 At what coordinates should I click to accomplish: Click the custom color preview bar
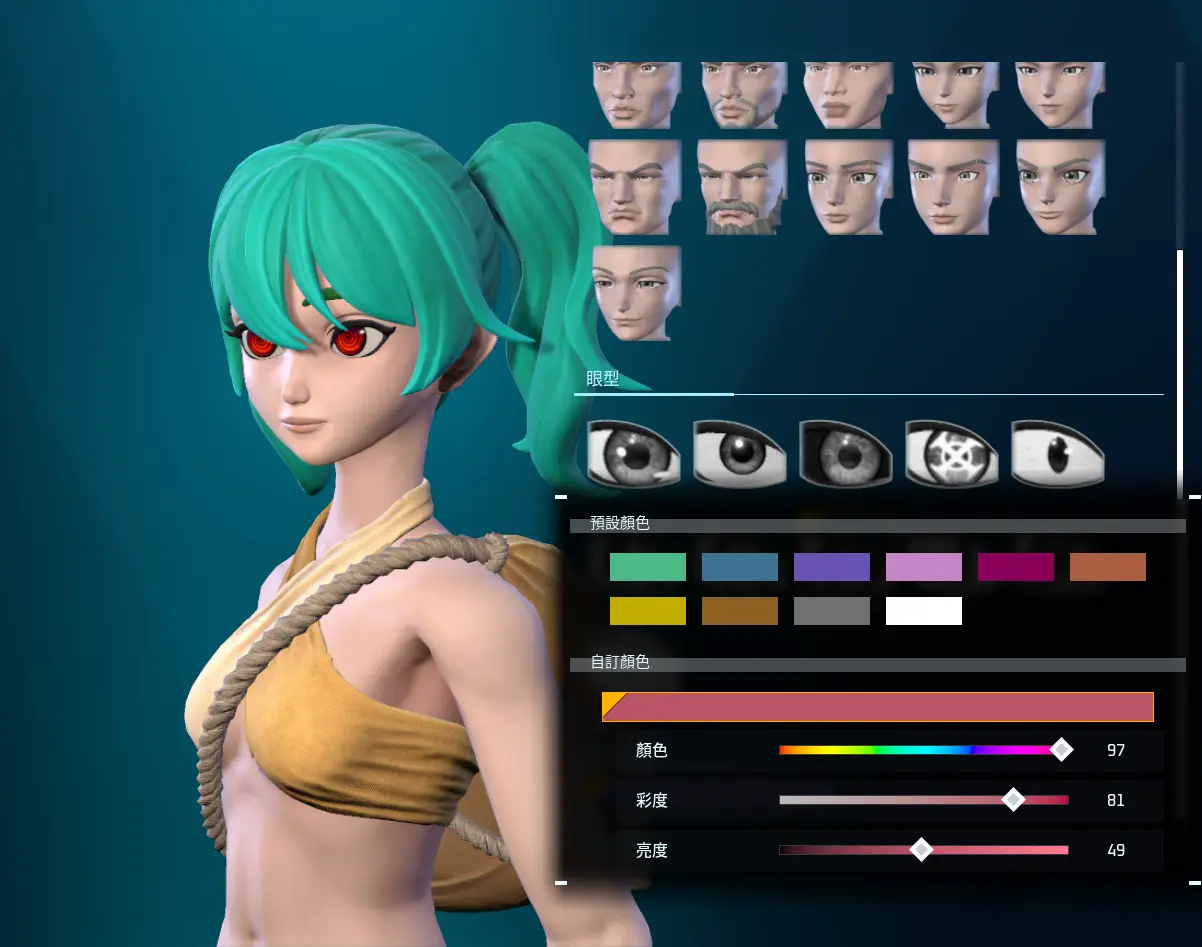coord(877,707)
